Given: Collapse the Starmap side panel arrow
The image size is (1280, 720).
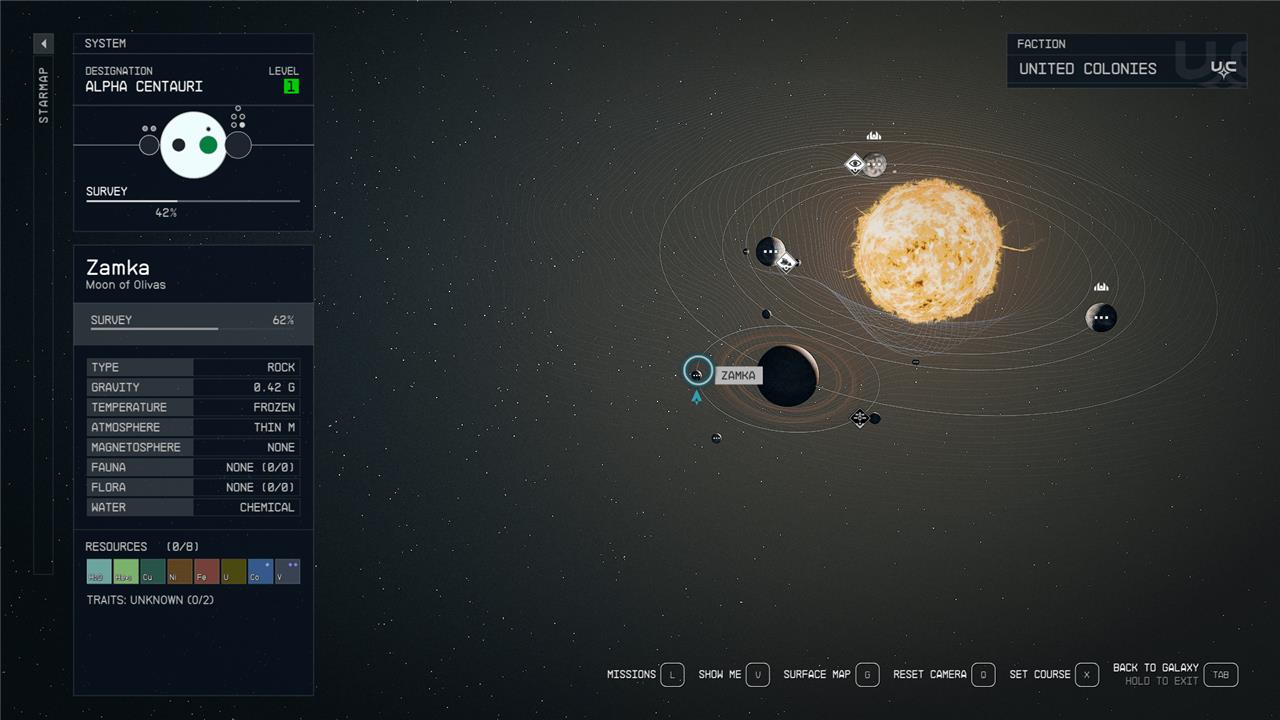Looking at the screenshot, I should point(44,44).
